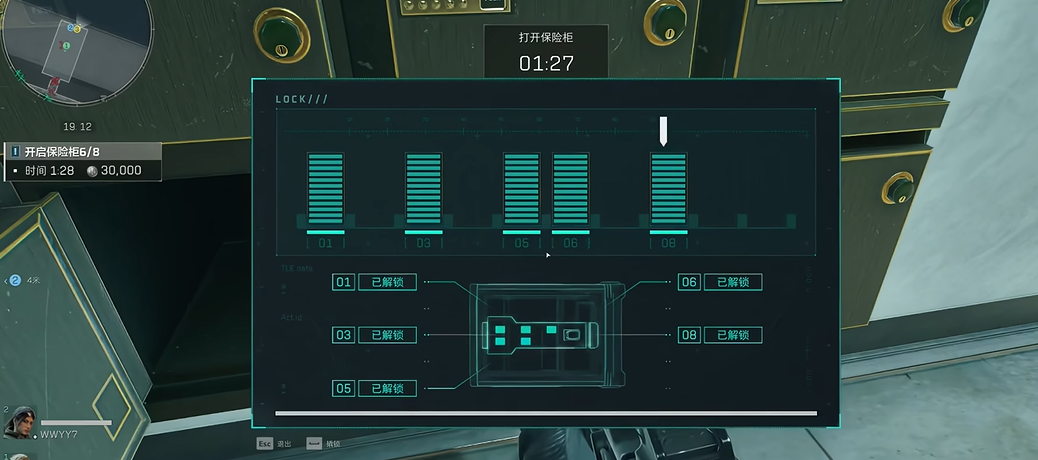Select the bar stack above label 03
The width and height of the screenshot is (1038, 460).
423,190
